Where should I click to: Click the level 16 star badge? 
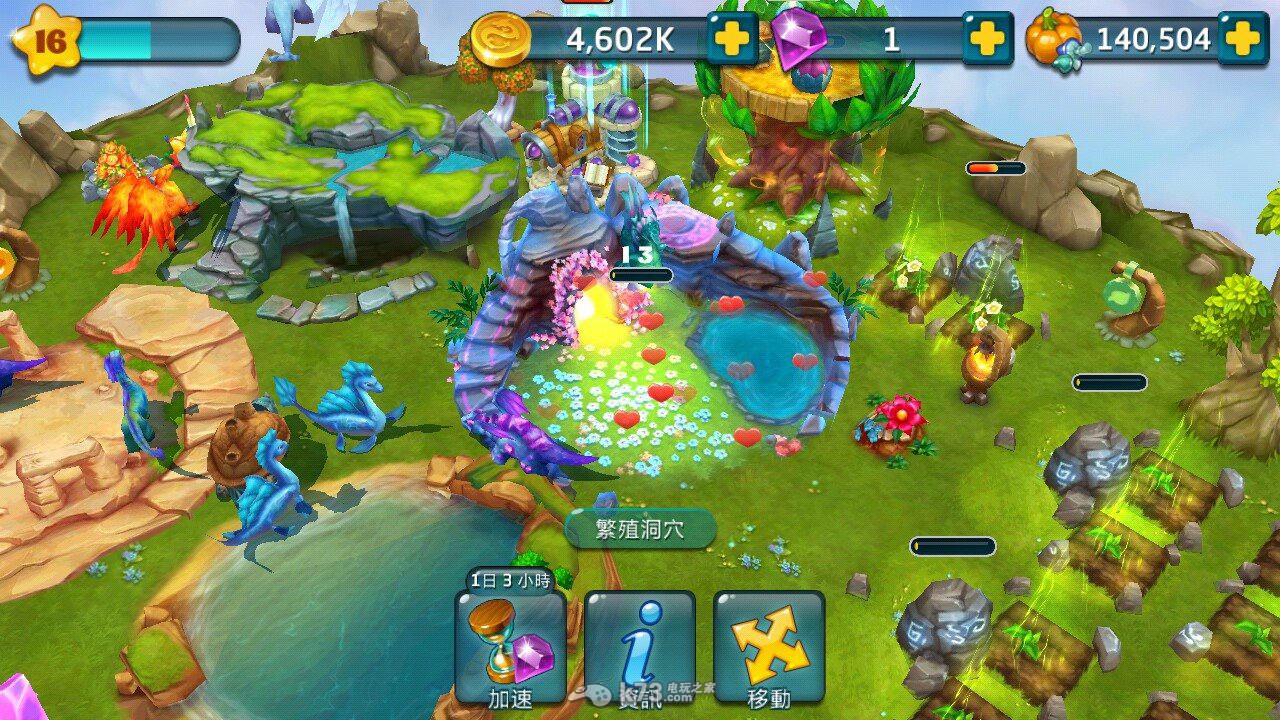[x=47, y=40]
